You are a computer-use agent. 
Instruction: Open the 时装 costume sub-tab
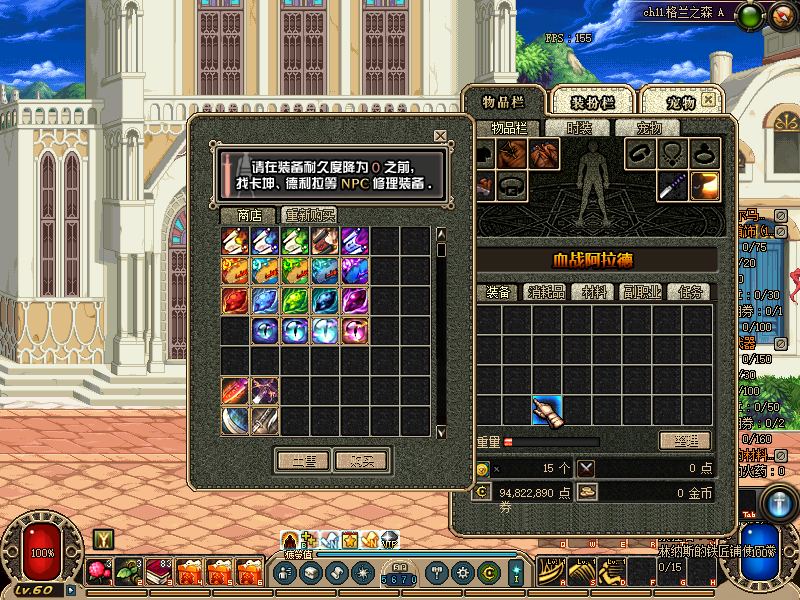(x=579, y=128)
